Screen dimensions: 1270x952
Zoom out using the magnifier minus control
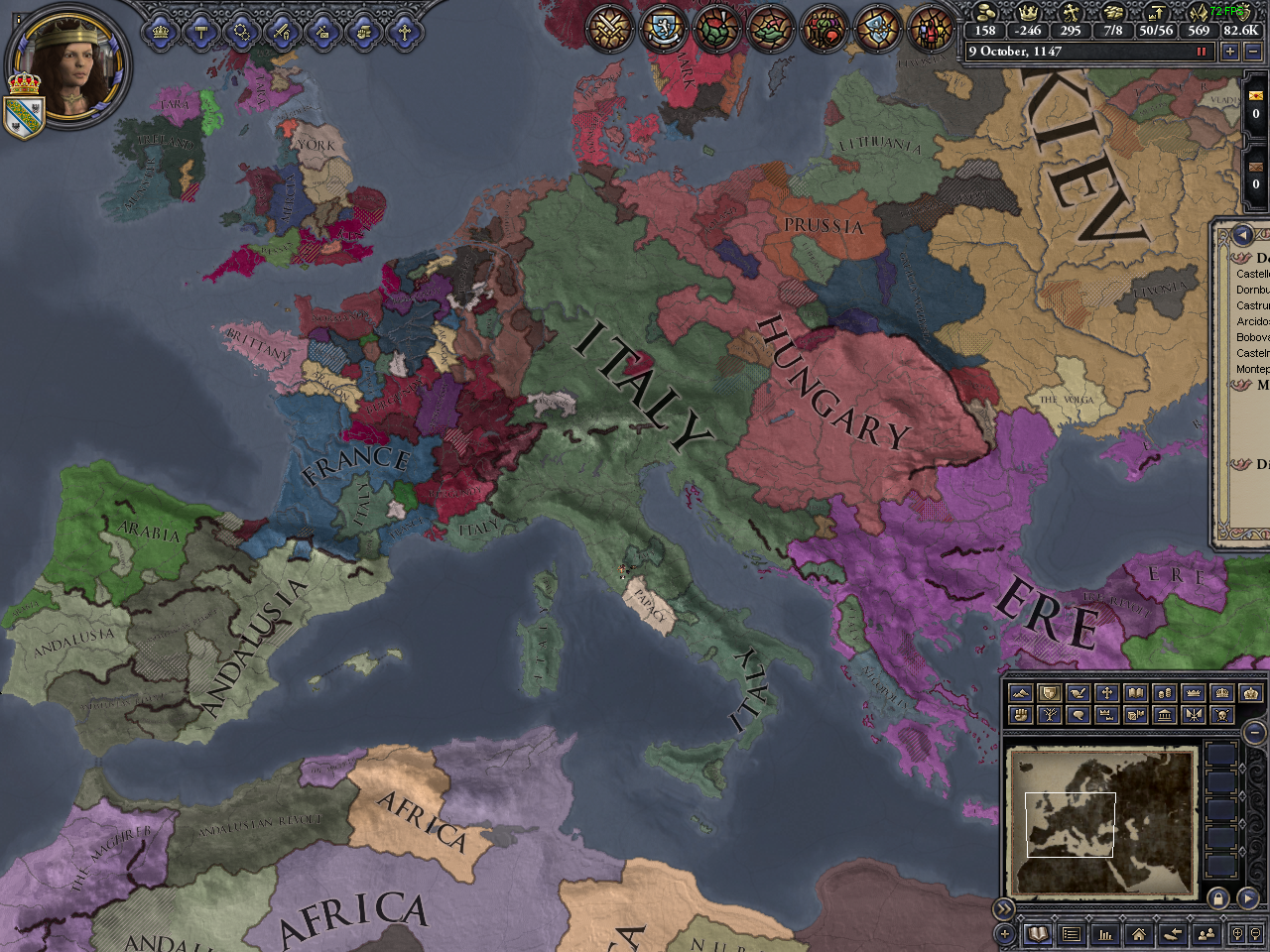click(x=1254, y=932)
